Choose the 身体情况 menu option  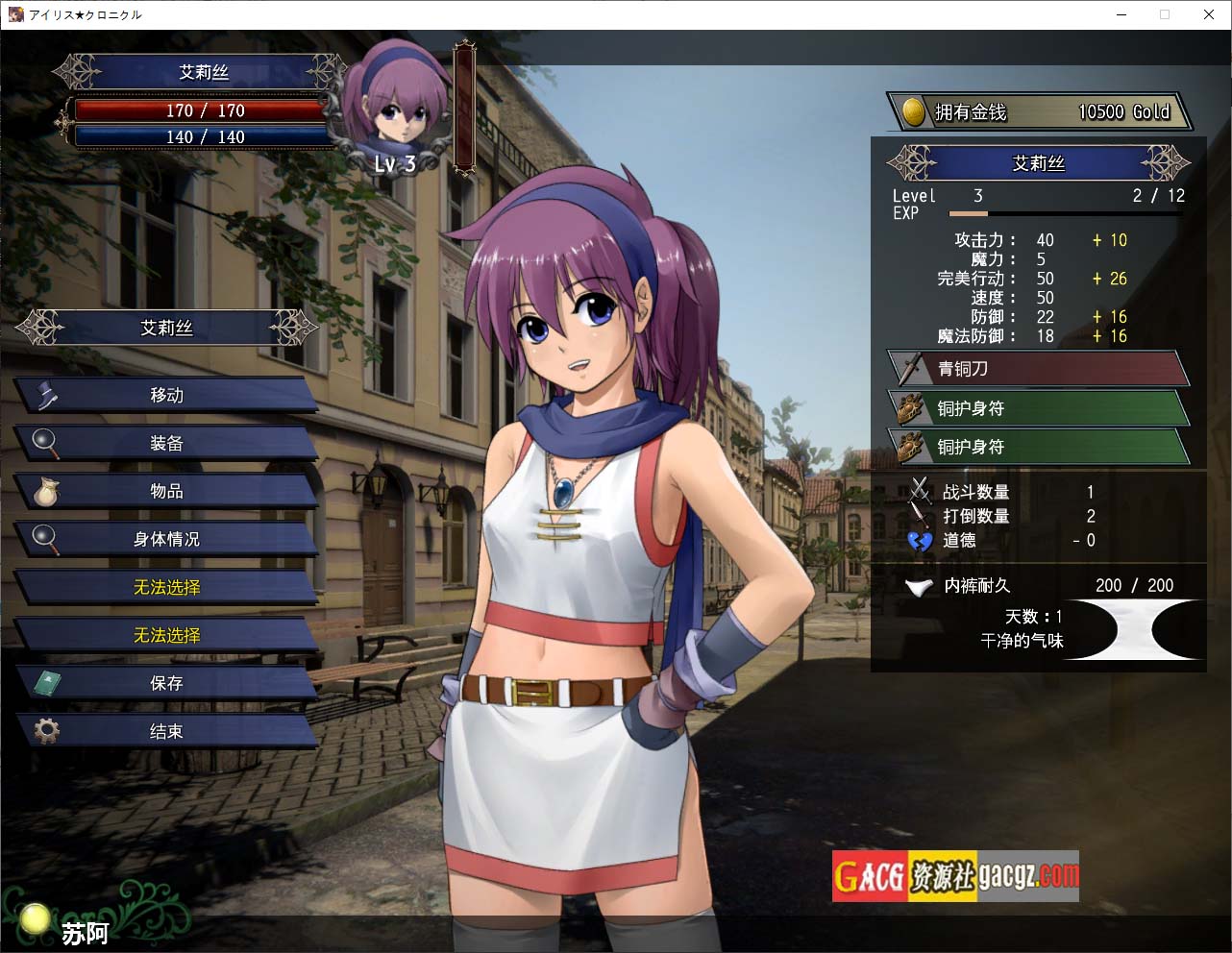(x=166, y=540)
